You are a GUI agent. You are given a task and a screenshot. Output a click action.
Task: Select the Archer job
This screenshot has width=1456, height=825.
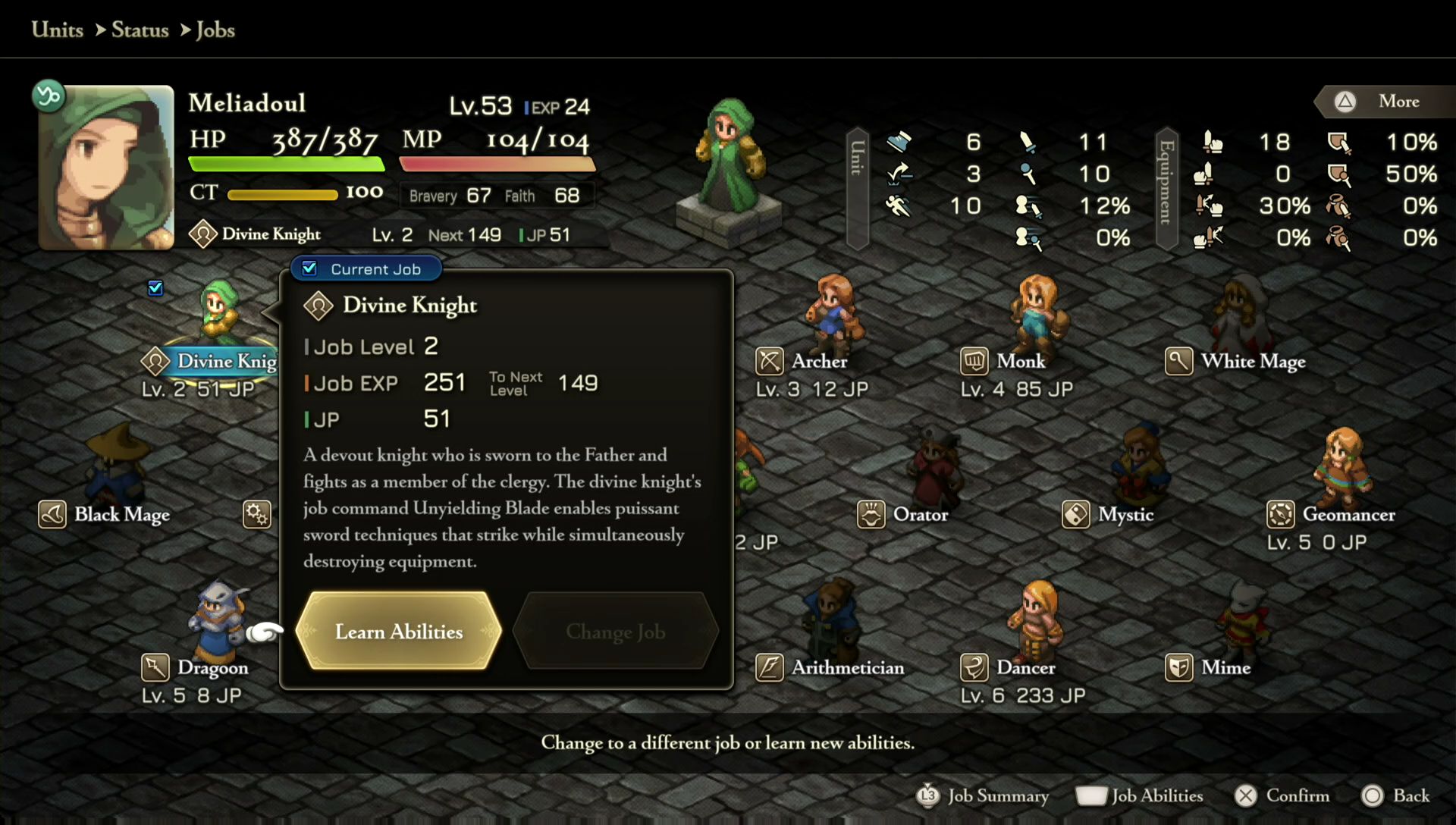click(x=819, y=361)
